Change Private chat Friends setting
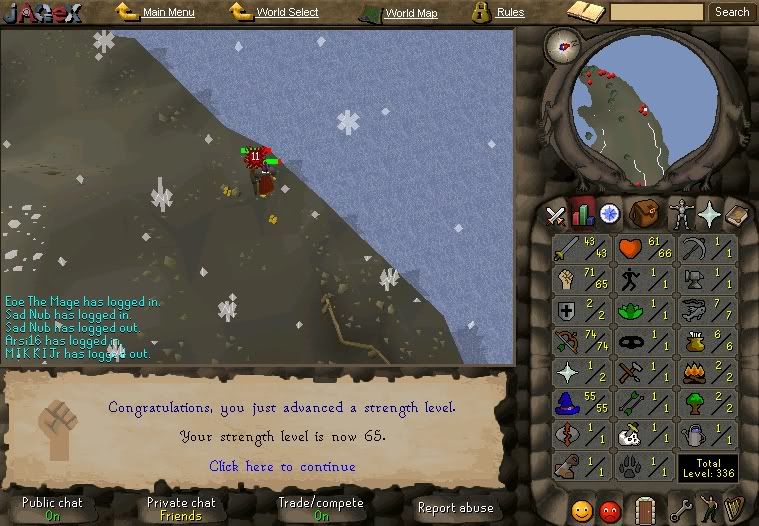Image resolution: width=759 pixels, height=526 pixels. pyautogui.click(x=181, y=509)
